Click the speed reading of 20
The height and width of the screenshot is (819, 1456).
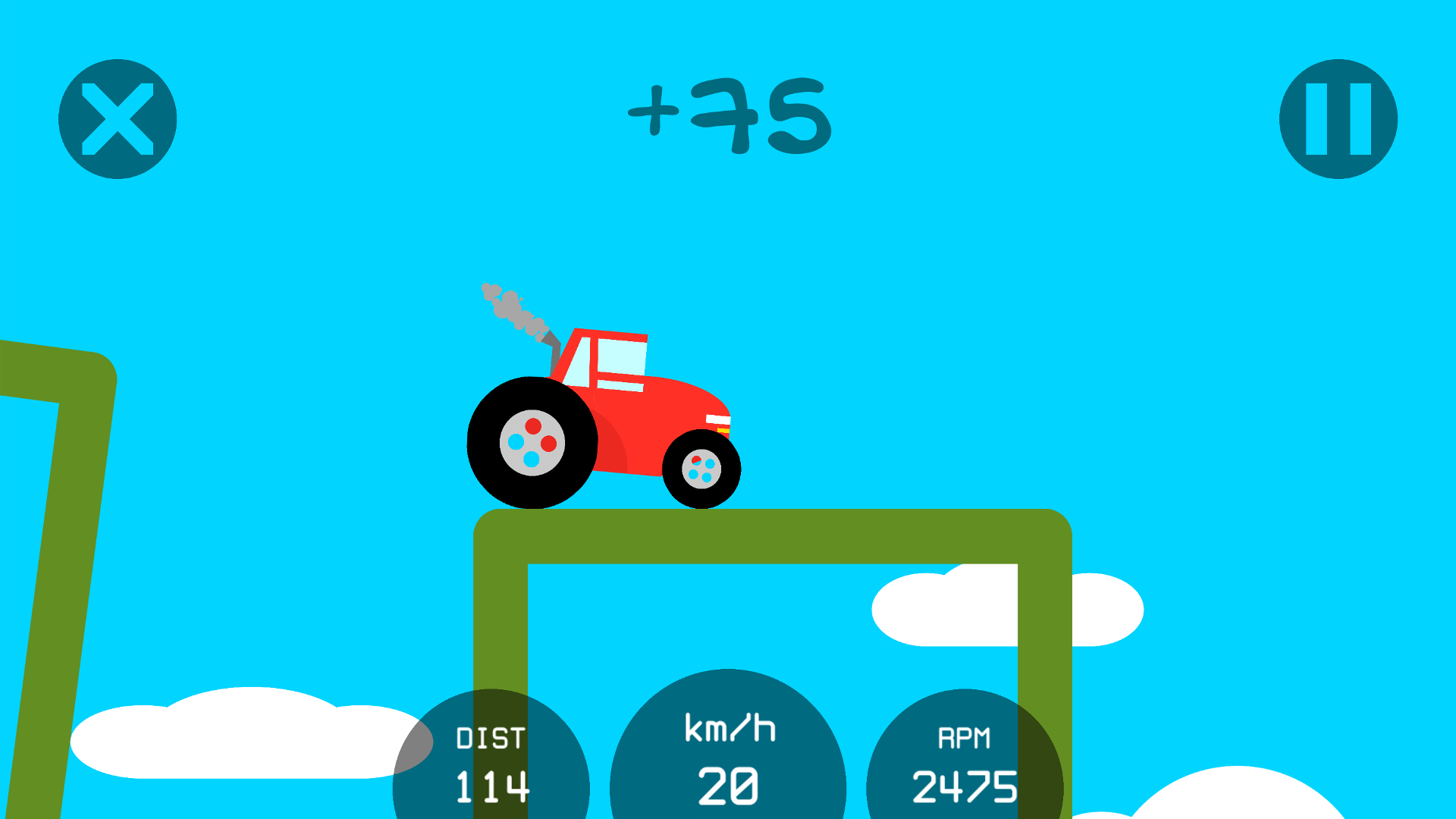coord(726,787)
